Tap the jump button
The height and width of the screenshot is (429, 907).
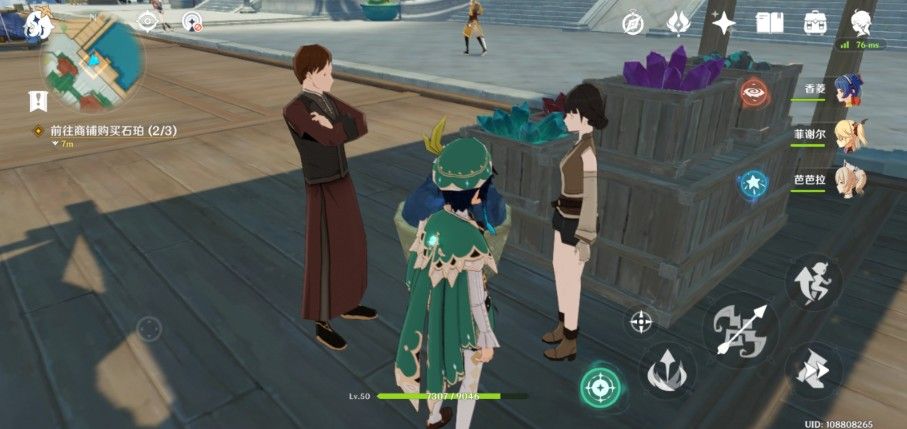812,281
